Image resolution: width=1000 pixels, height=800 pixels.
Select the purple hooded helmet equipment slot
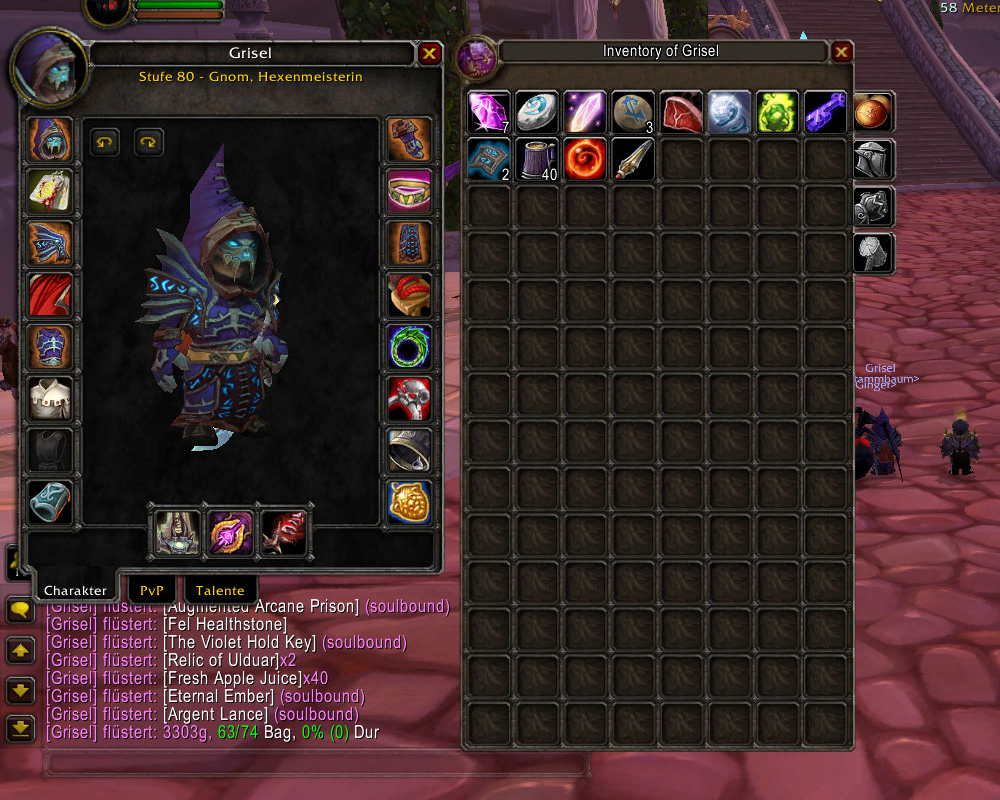pos(50,140)
